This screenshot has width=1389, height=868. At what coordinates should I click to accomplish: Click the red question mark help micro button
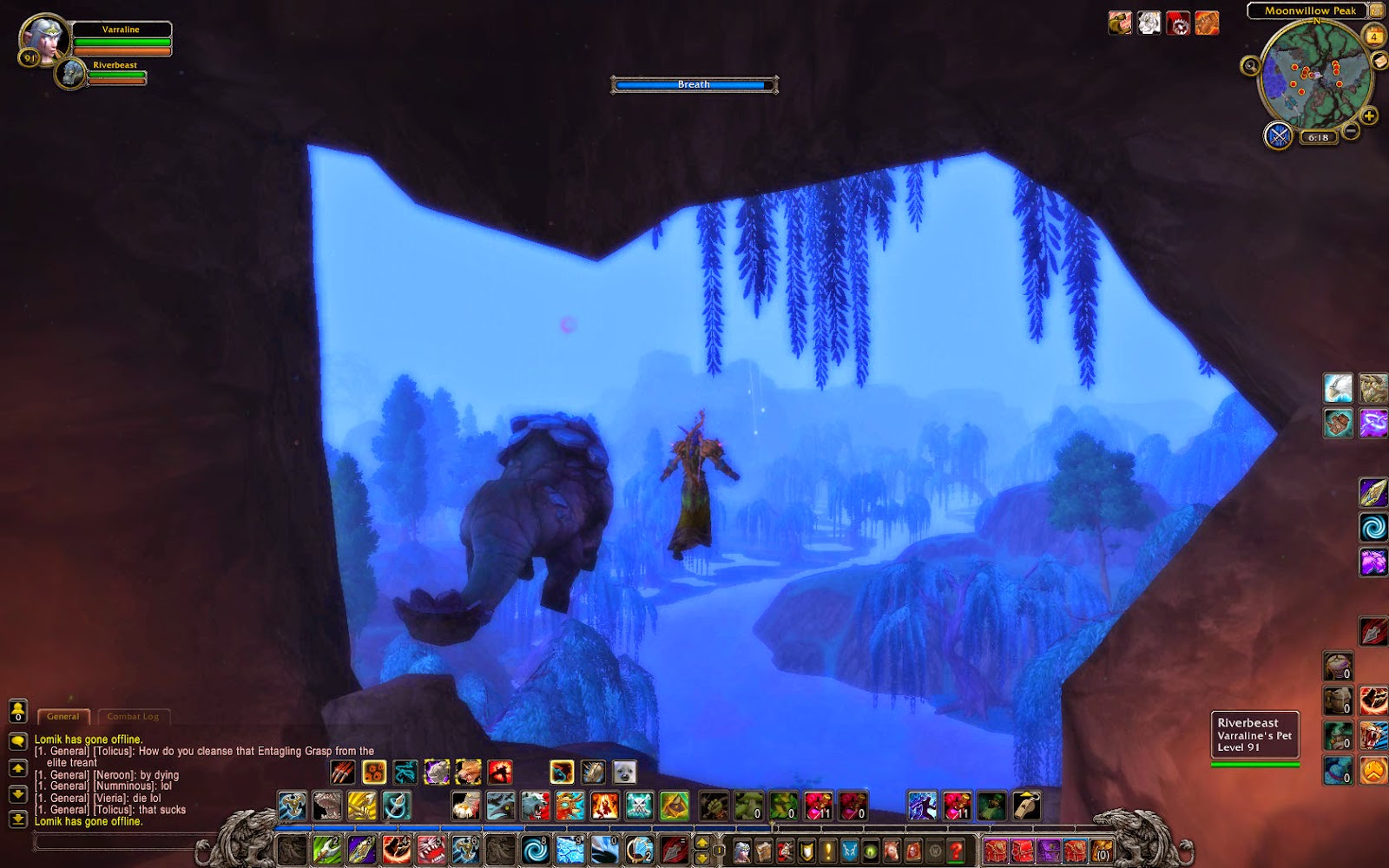[957, 851]
